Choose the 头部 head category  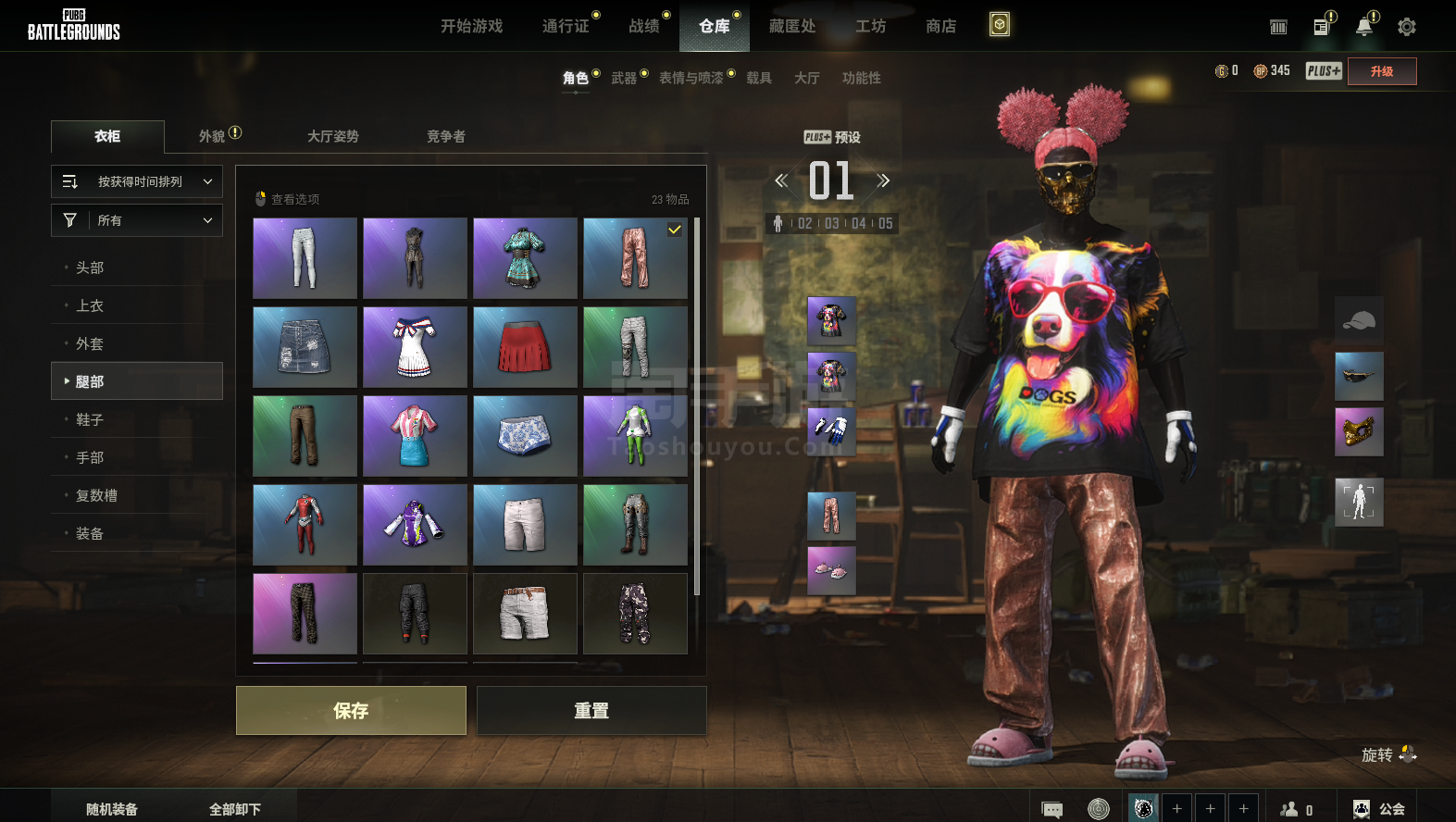click(90, 268)
